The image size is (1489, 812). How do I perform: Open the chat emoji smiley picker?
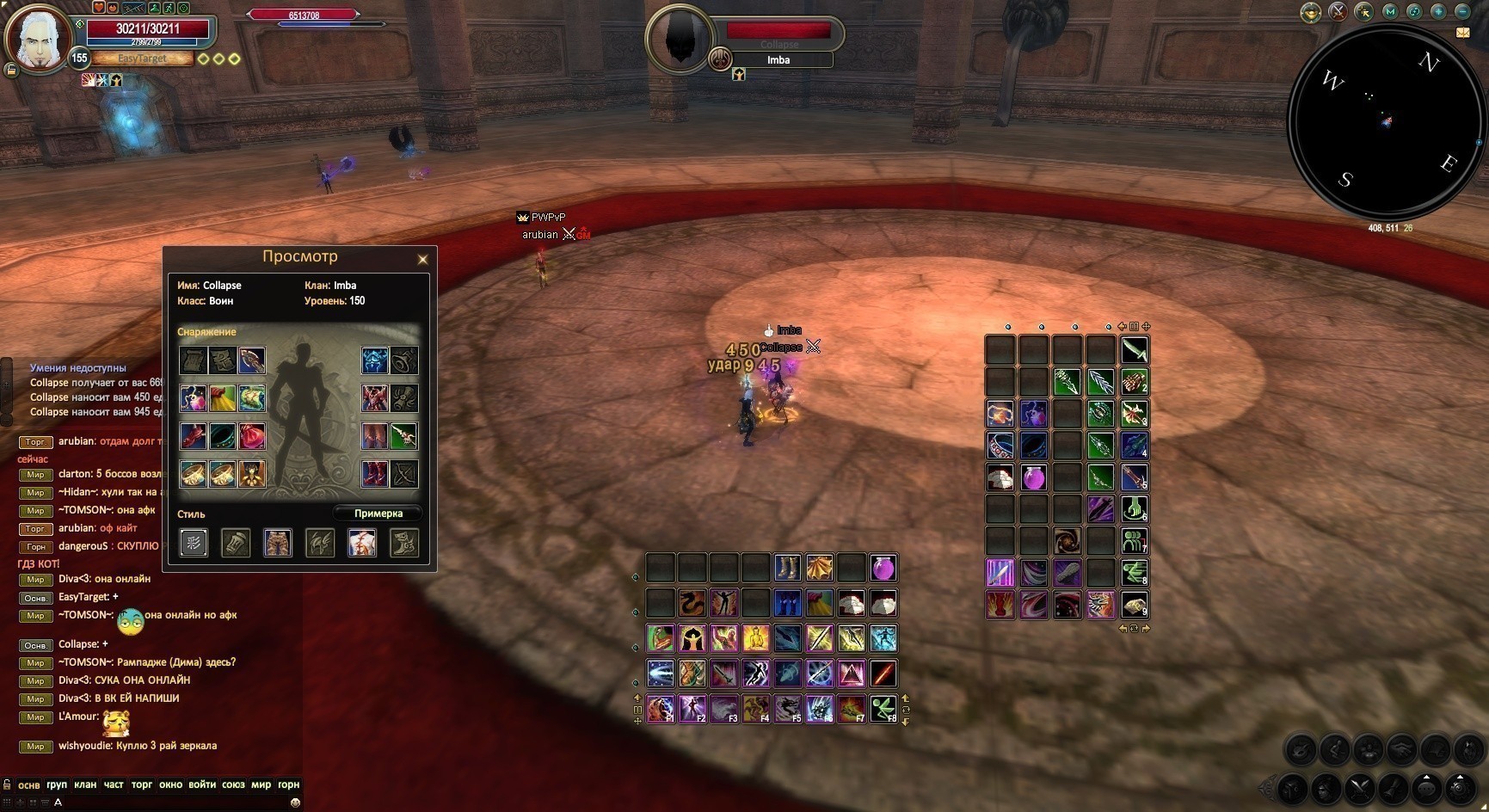[x=295, y=802]
